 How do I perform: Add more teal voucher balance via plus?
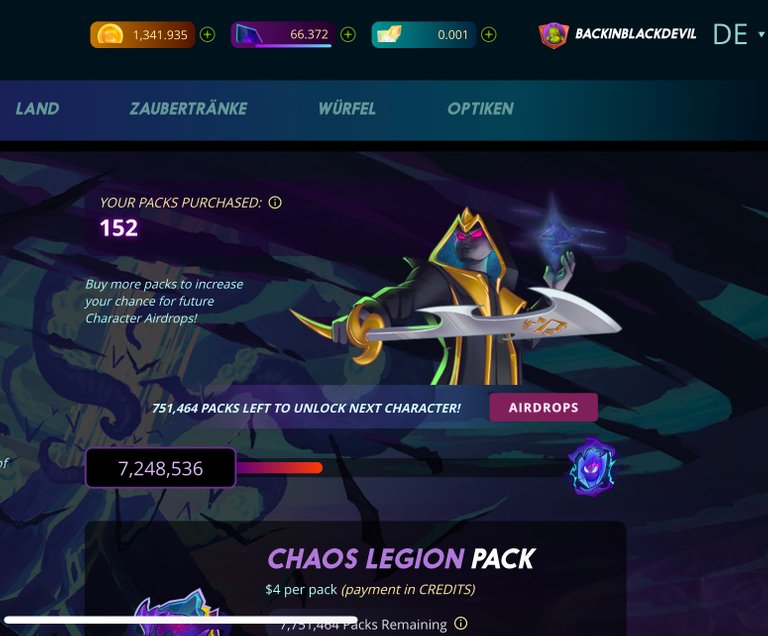tap(488, 34)
